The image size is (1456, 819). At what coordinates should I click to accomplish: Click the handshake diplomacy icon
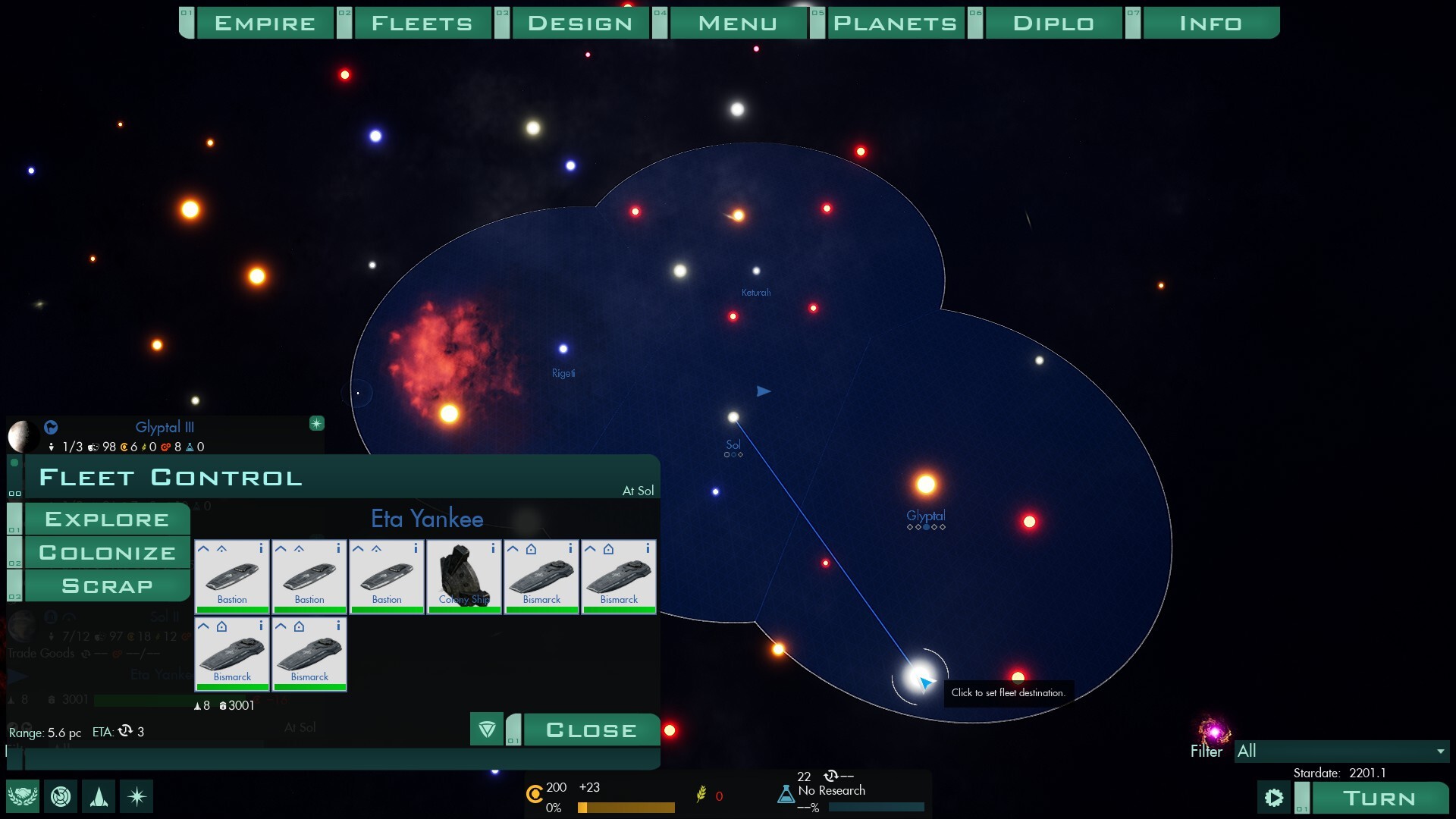23,796
